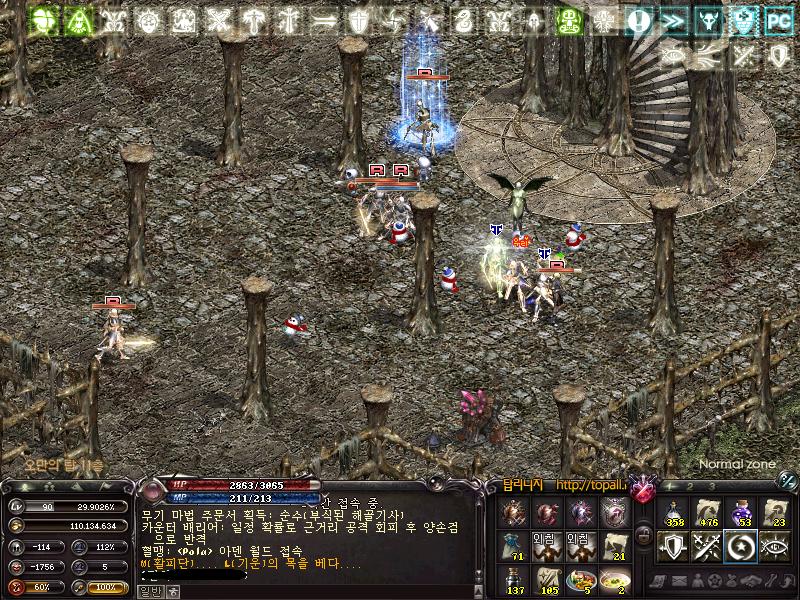Screen dimensions: 800x600
Task: Use the soup bowl stacked at 2
Action: pos(614,580)
